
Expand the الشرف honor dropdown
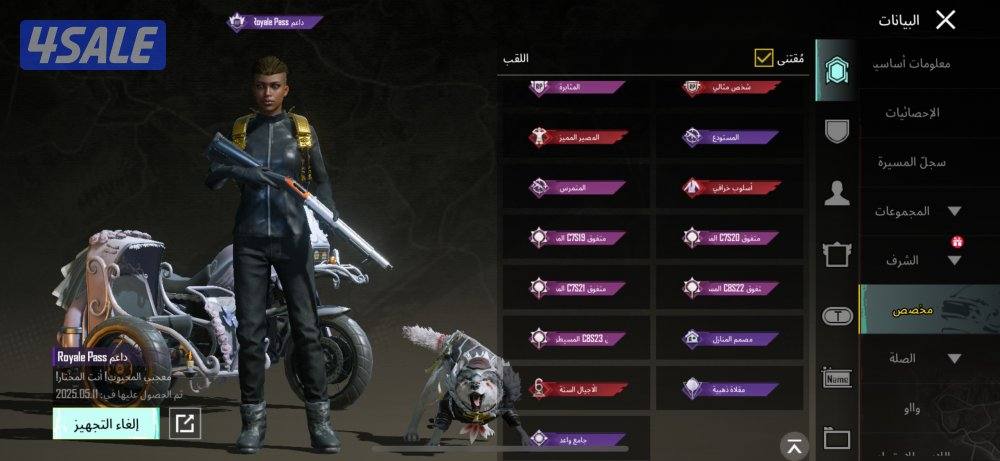click(x=953, y=260)
